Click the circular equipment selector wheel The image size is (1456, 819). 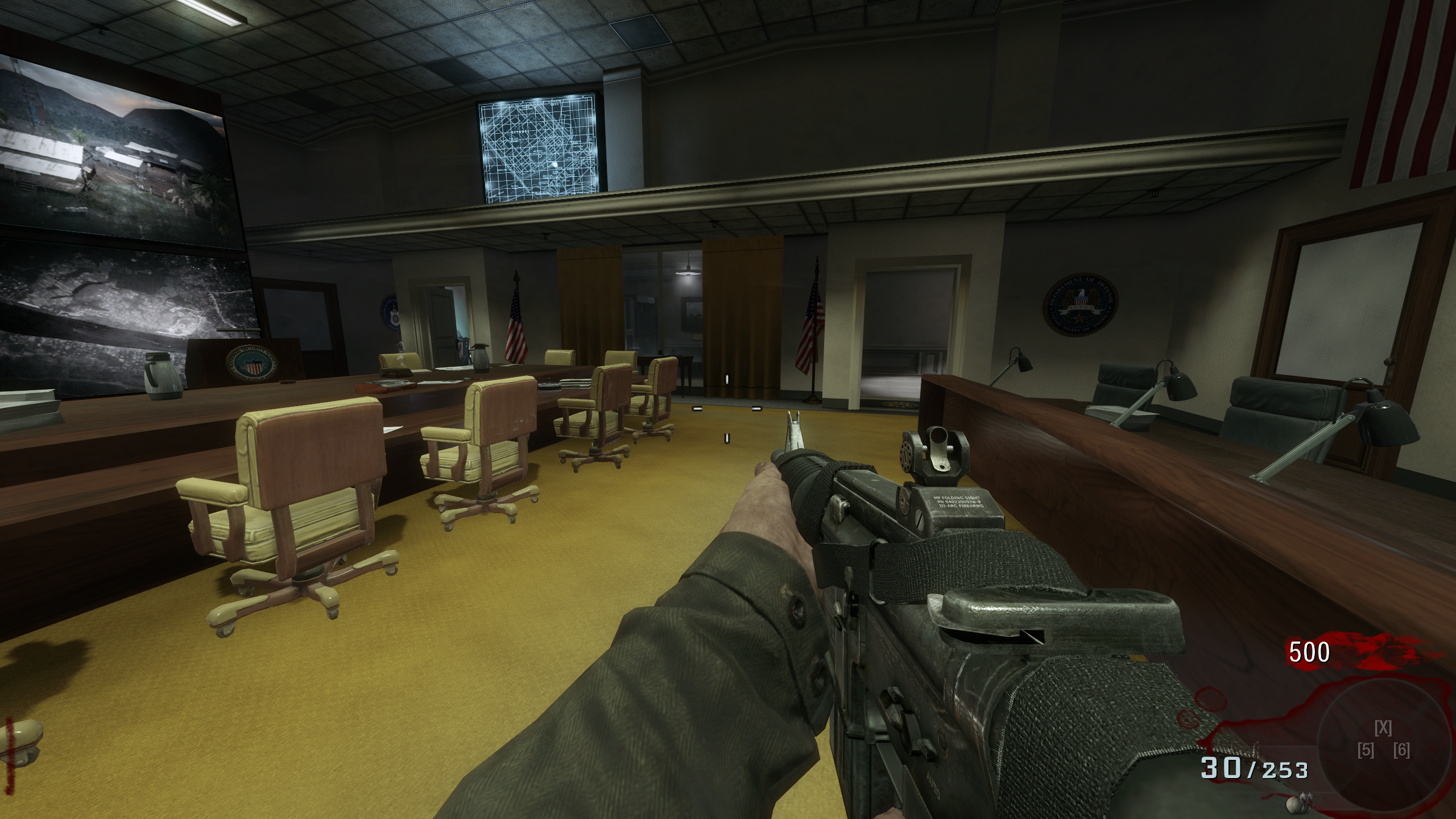pyautogui.click(x=1383, y=747)
